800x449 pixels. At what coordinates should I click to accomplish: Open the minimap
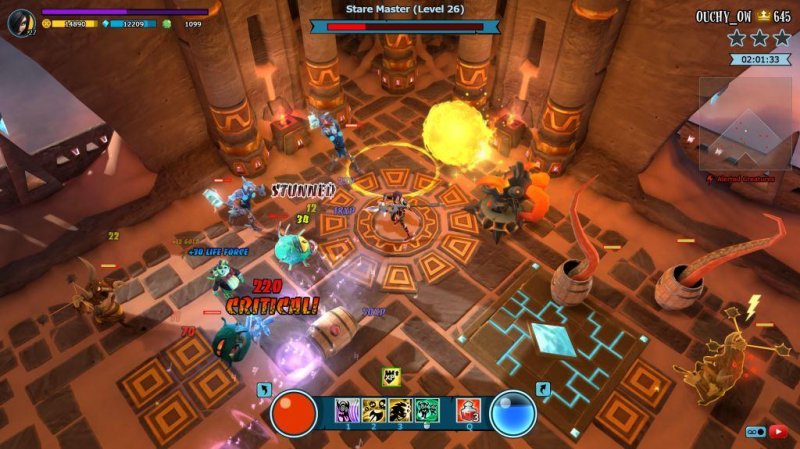pos(746,123)
